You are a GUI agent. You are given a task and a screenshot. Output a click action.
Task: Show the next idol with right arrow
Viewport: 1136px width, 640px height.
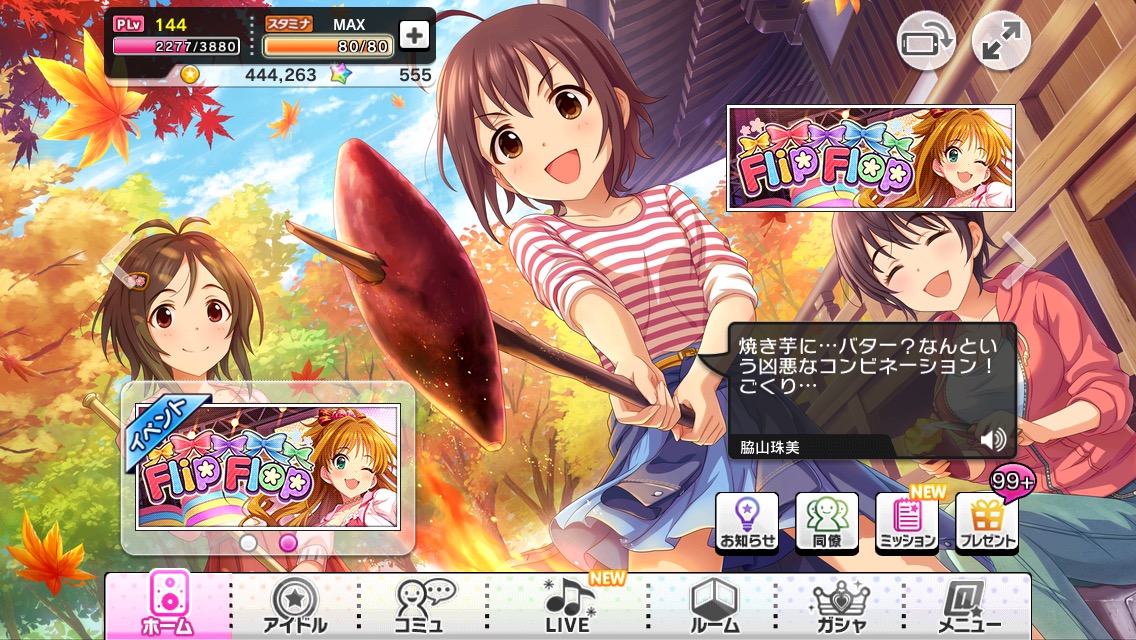(1022, 260)
